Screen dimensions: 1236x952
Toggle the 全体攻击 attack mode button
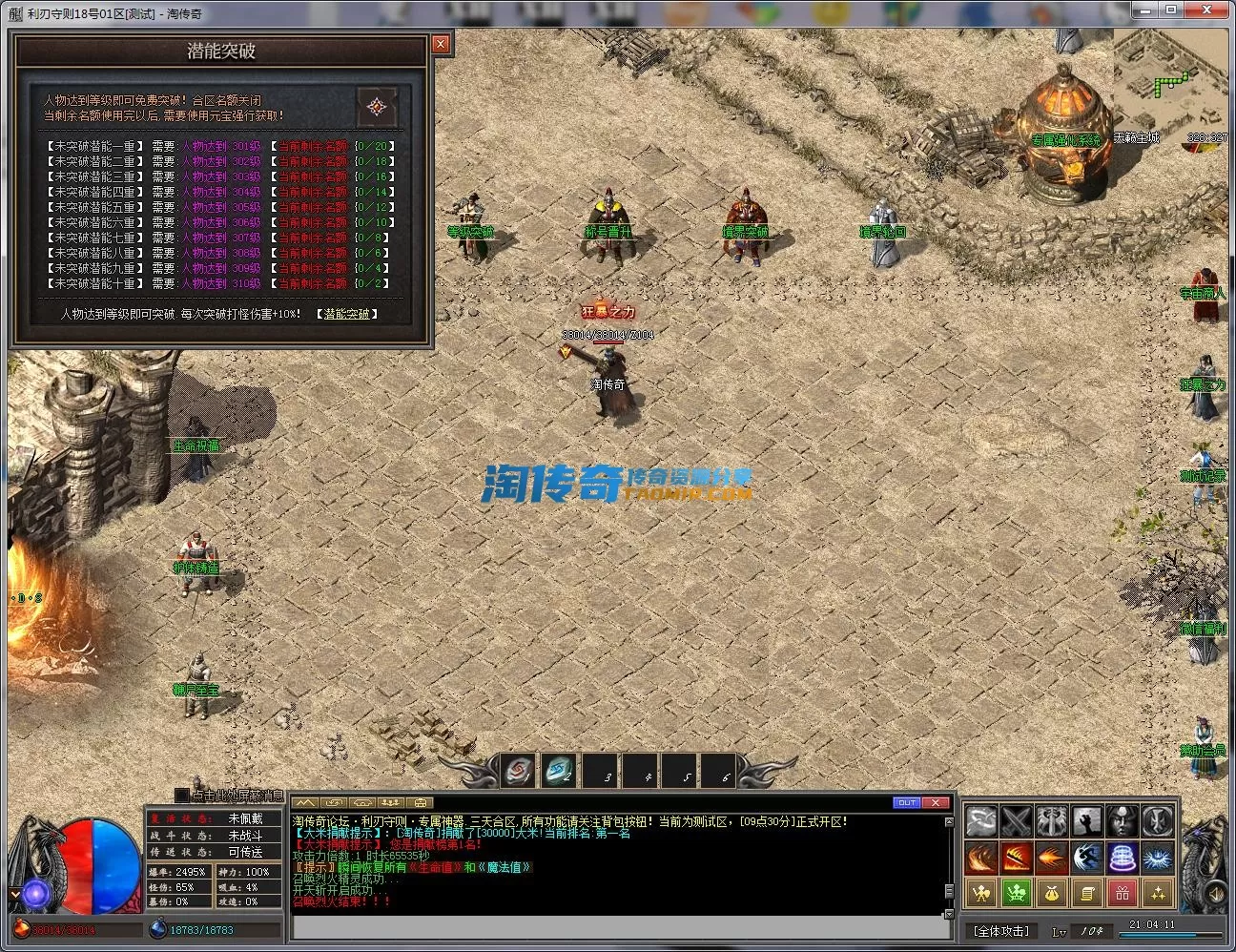coord(1001,931)
